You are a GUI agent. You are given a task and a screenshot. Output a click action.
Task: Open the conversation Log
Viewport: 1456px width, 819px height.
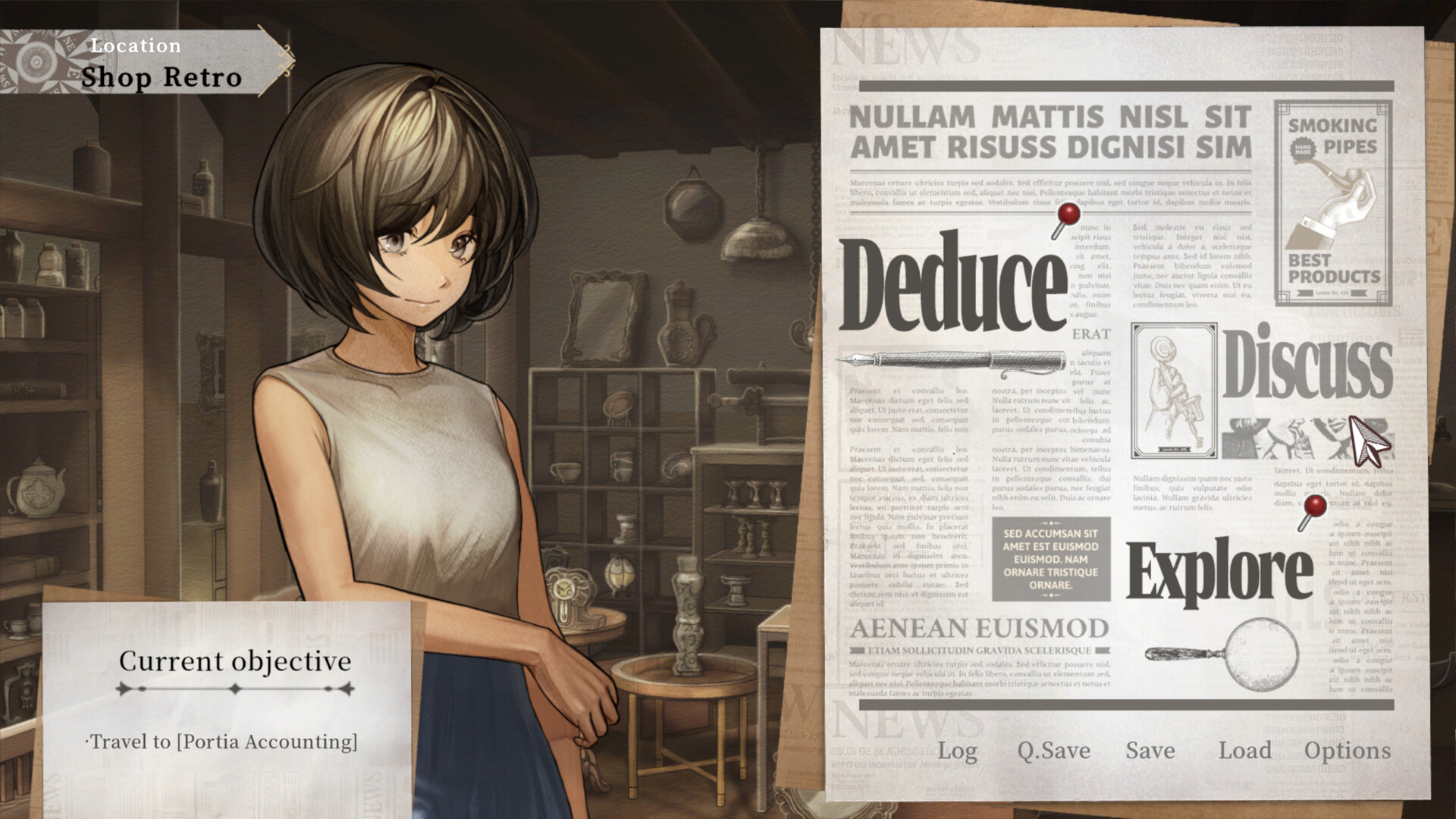957,752
